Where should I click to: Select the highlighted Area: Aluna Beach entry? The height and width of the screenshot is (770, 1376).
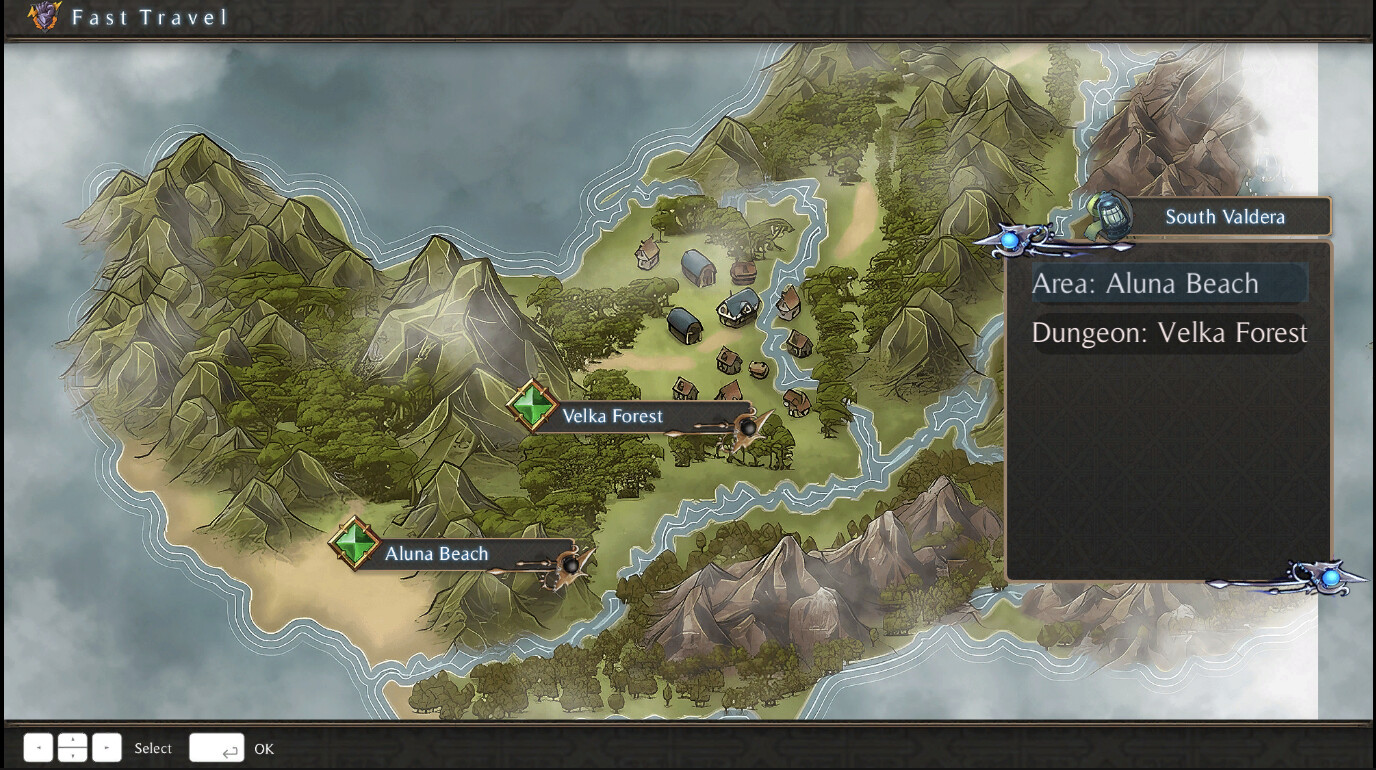pyautogui.click(x=1168, y=284)
